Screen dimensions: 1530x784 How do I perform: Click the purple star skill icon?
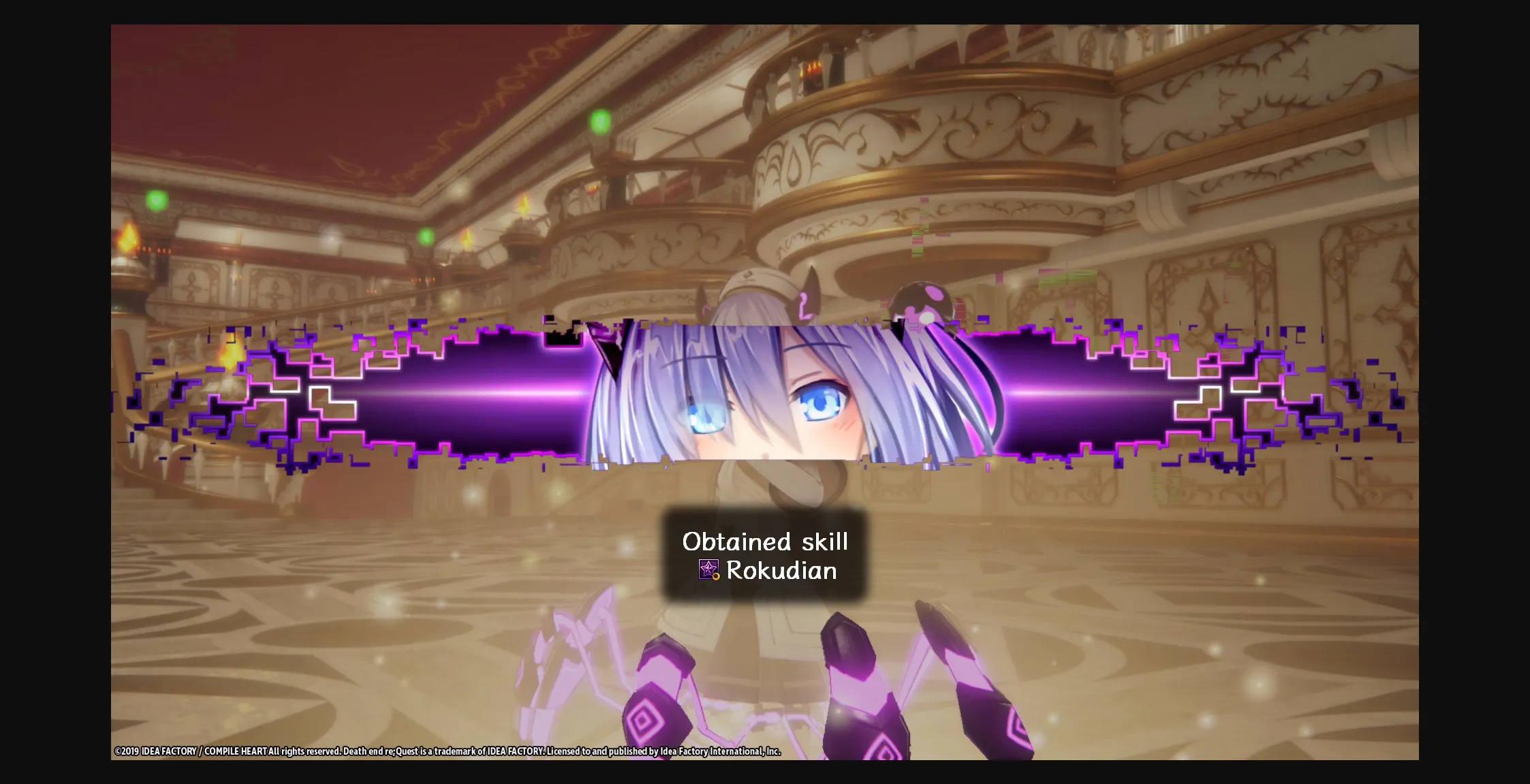710,571
